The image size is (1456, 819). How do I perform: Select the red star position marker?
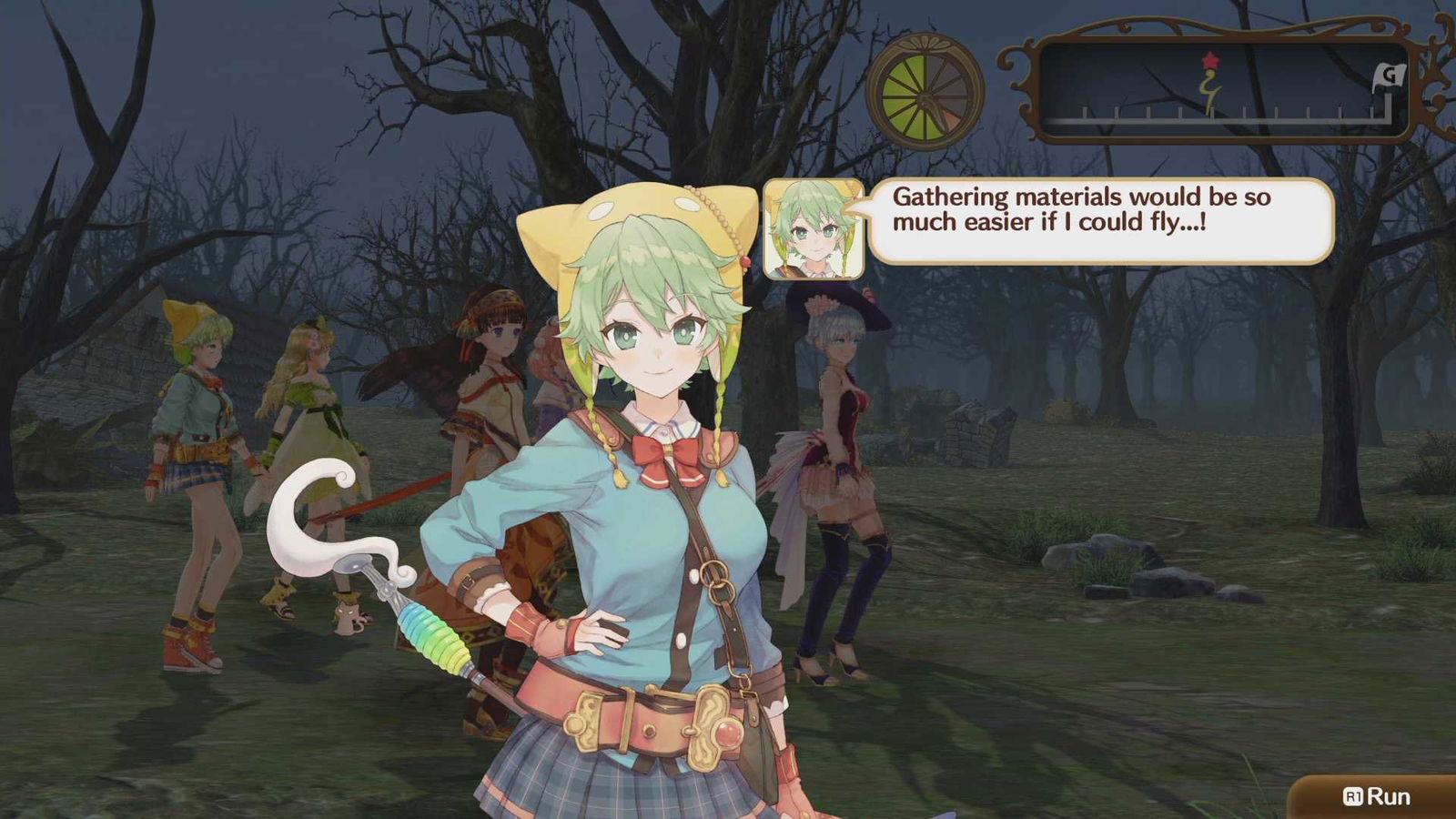click(1210, 58)
